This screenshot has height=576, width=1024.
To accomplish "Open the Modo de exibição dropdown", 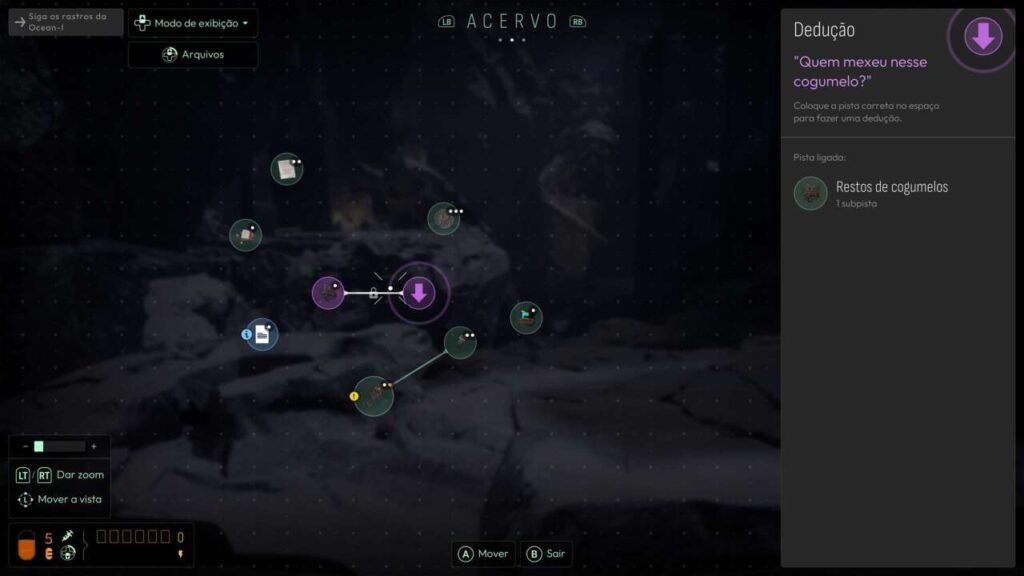I will pyautogui.click(x=193, y=23).
